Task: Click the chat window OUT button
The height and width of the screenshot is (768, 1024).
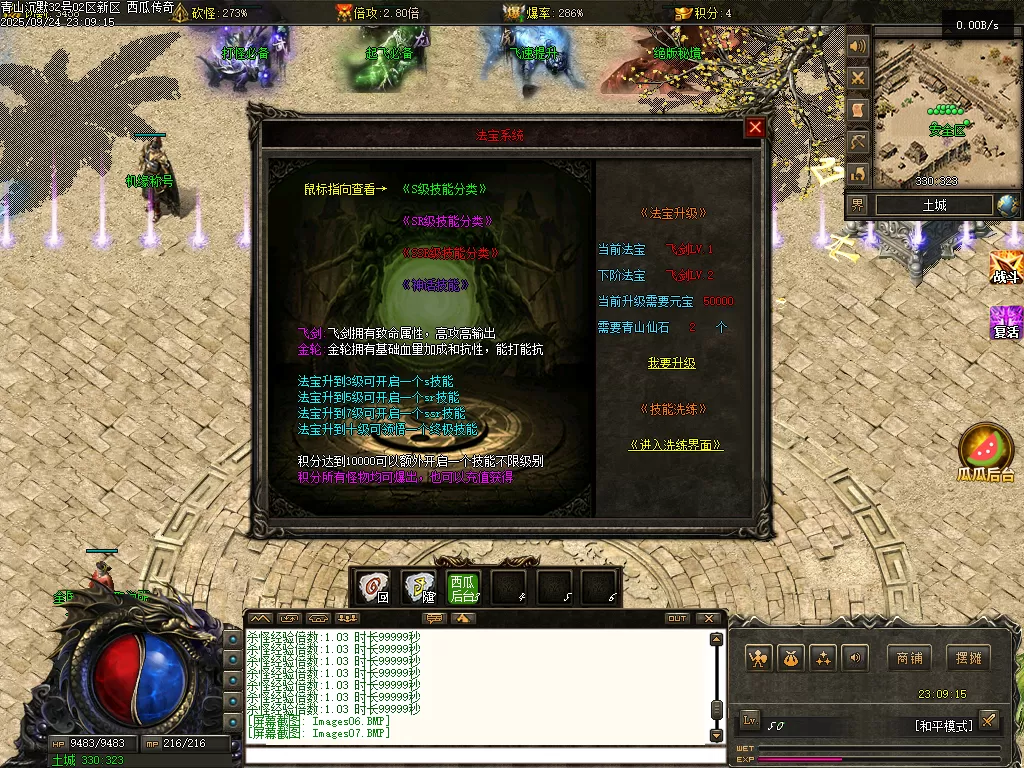Action: 677,619
